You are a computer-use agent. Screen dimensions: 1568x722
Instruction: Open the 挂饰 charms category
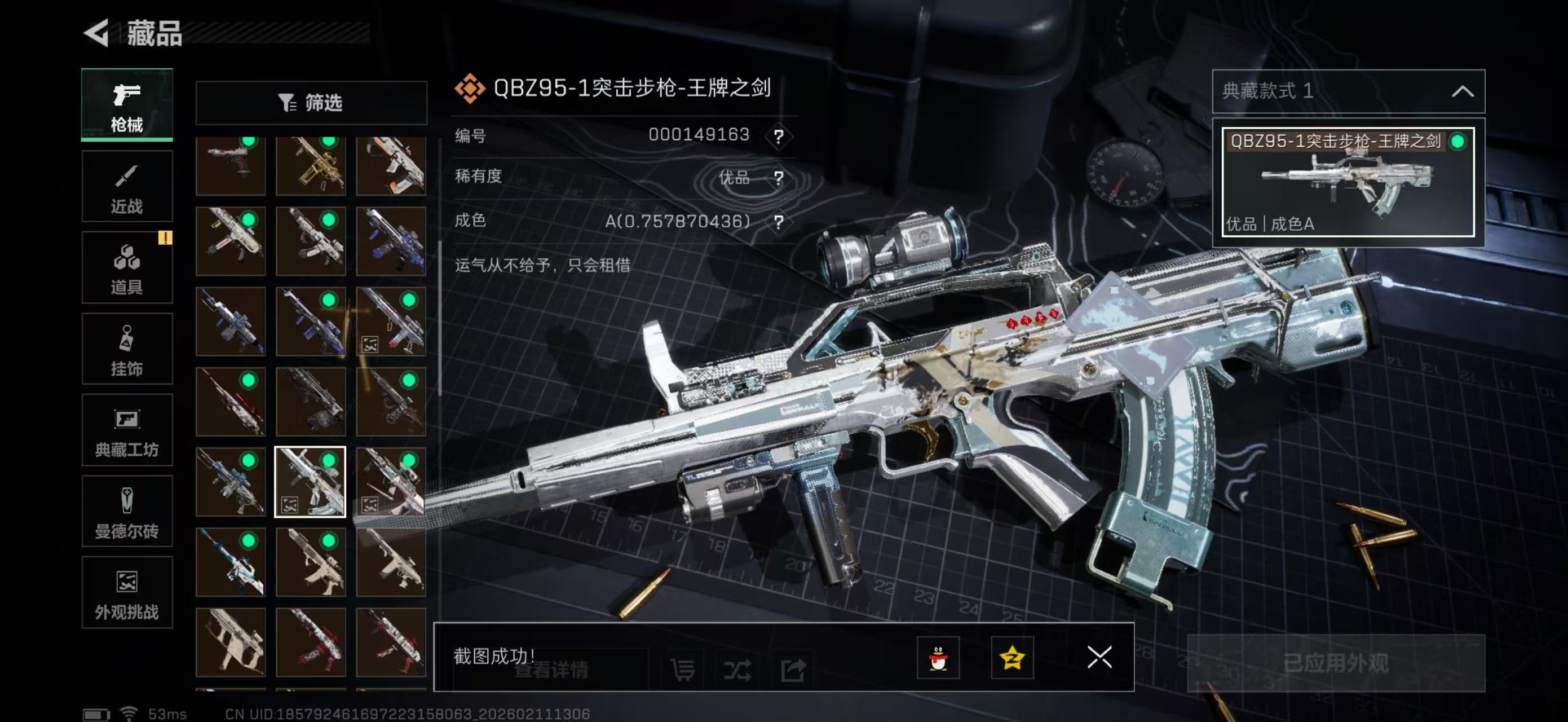point(127,349)
